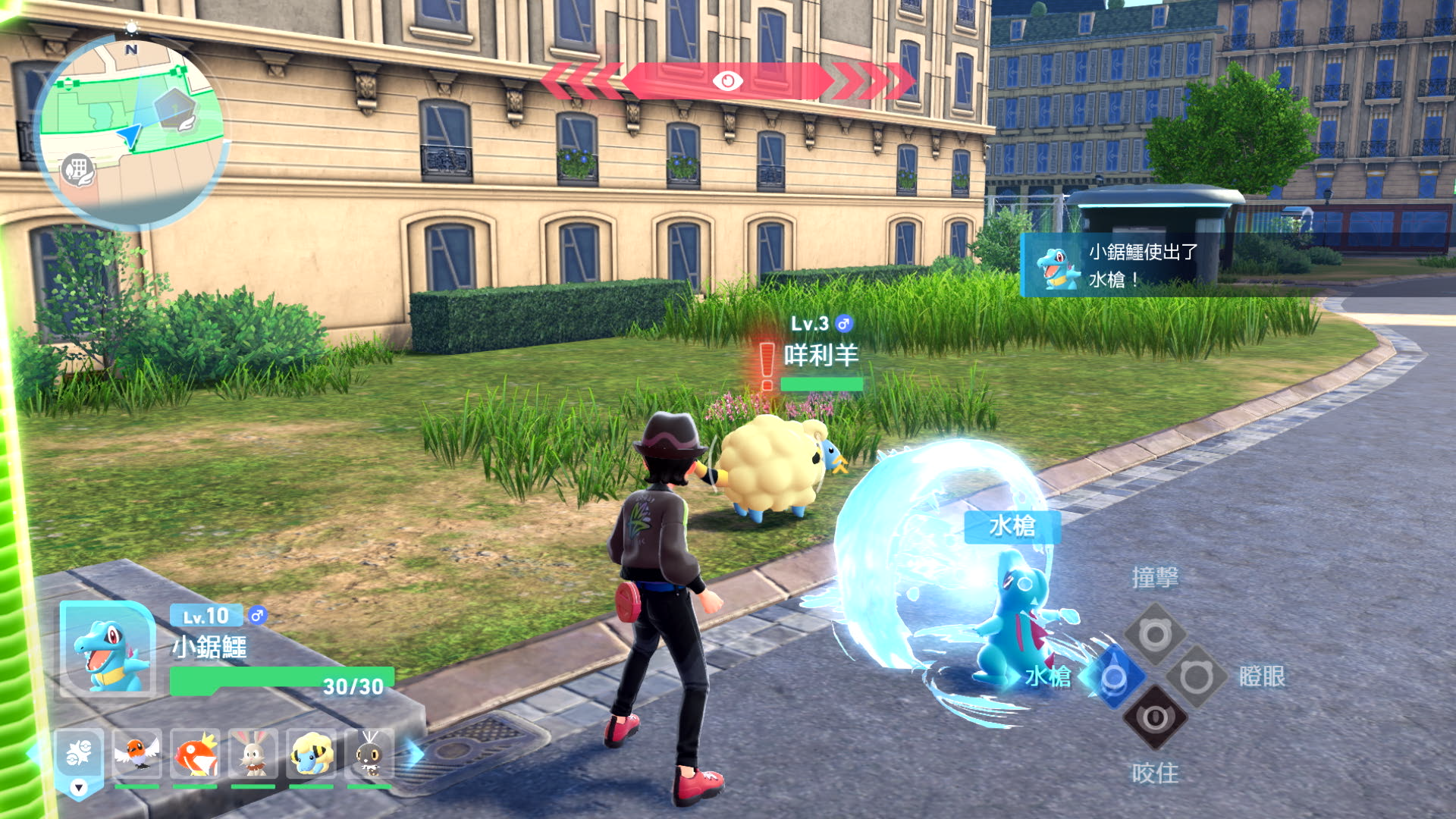This screenshot has width=1456, height=819.
Task: Select the Scatterbug party slot
Action: pos(369,753)
